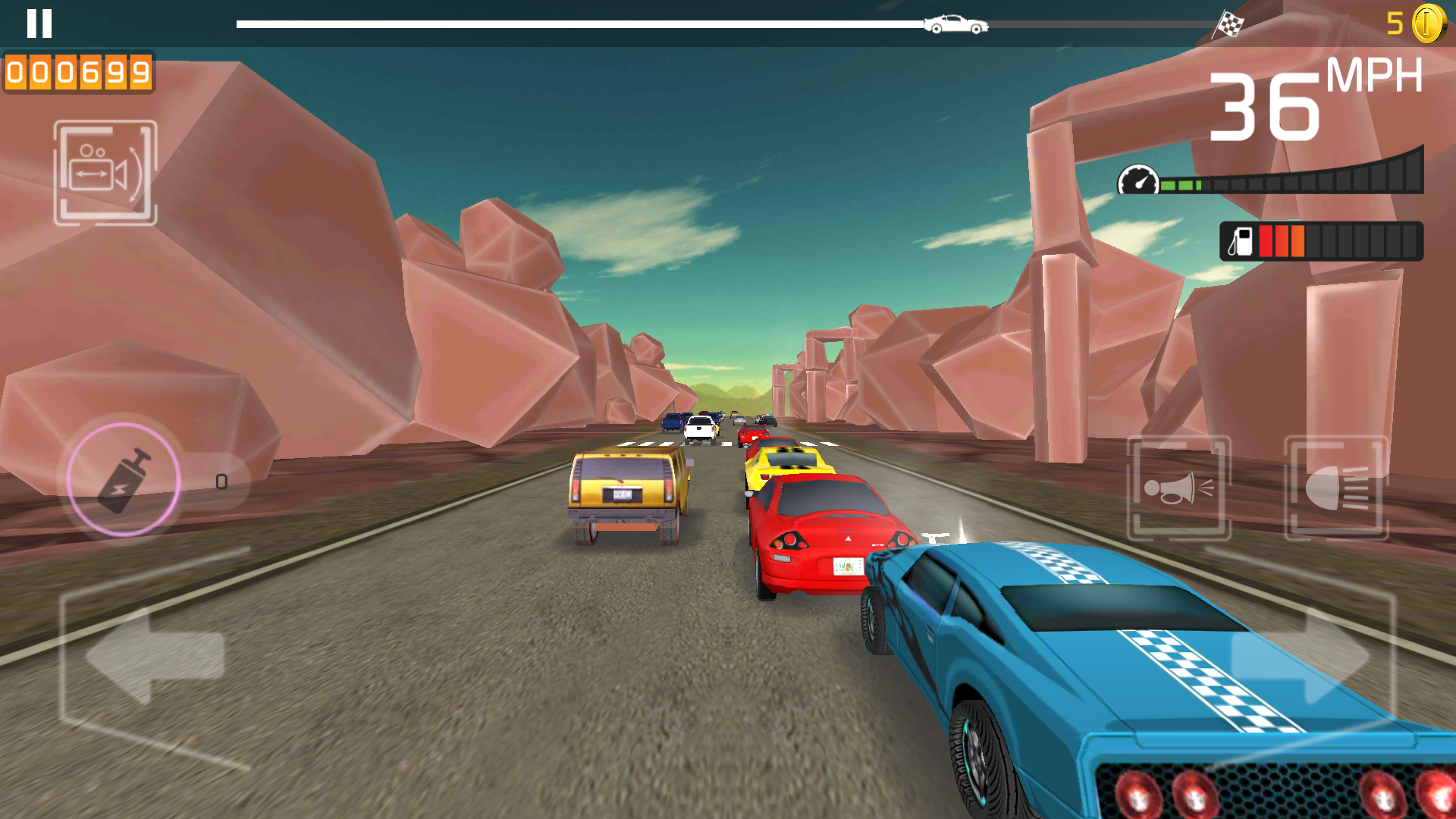Pause the race
The height and width of the screenshot is (819, 1456).
(39, 24)
